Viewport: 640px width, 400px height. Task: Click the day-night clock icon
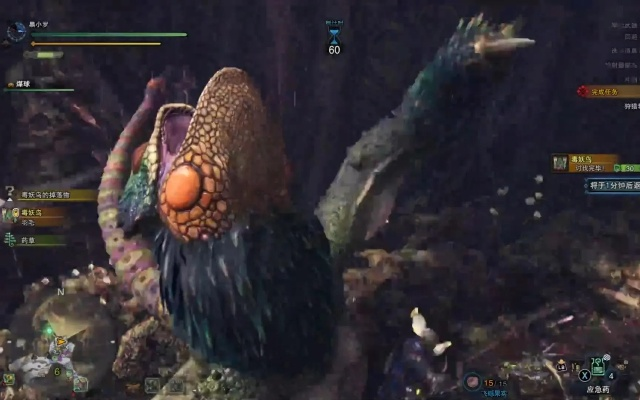(16, 32)
